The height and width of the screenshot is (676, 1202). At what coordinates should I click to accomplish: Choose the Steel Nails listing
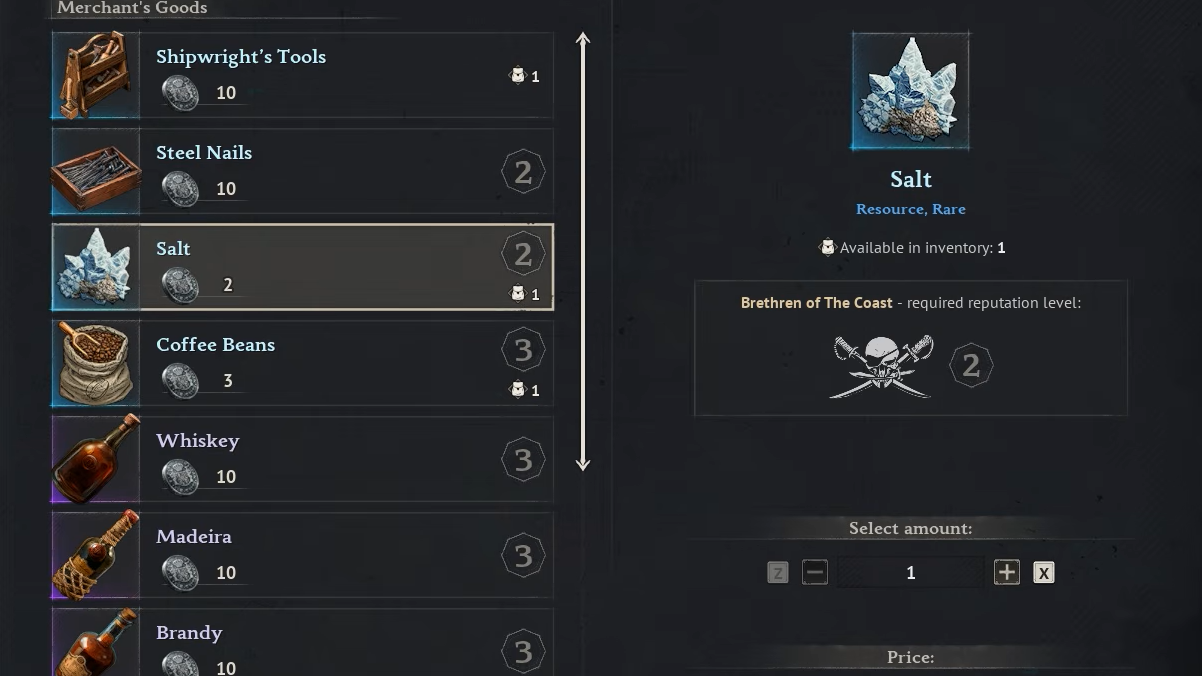pos(302,171)
